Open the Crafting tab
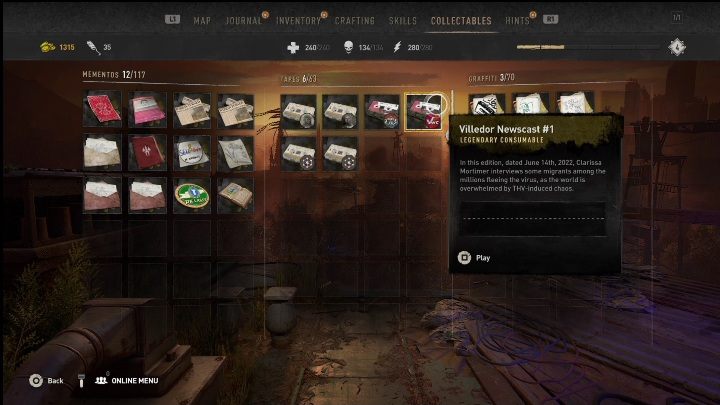The image size is (720, 405). [355, 20]
